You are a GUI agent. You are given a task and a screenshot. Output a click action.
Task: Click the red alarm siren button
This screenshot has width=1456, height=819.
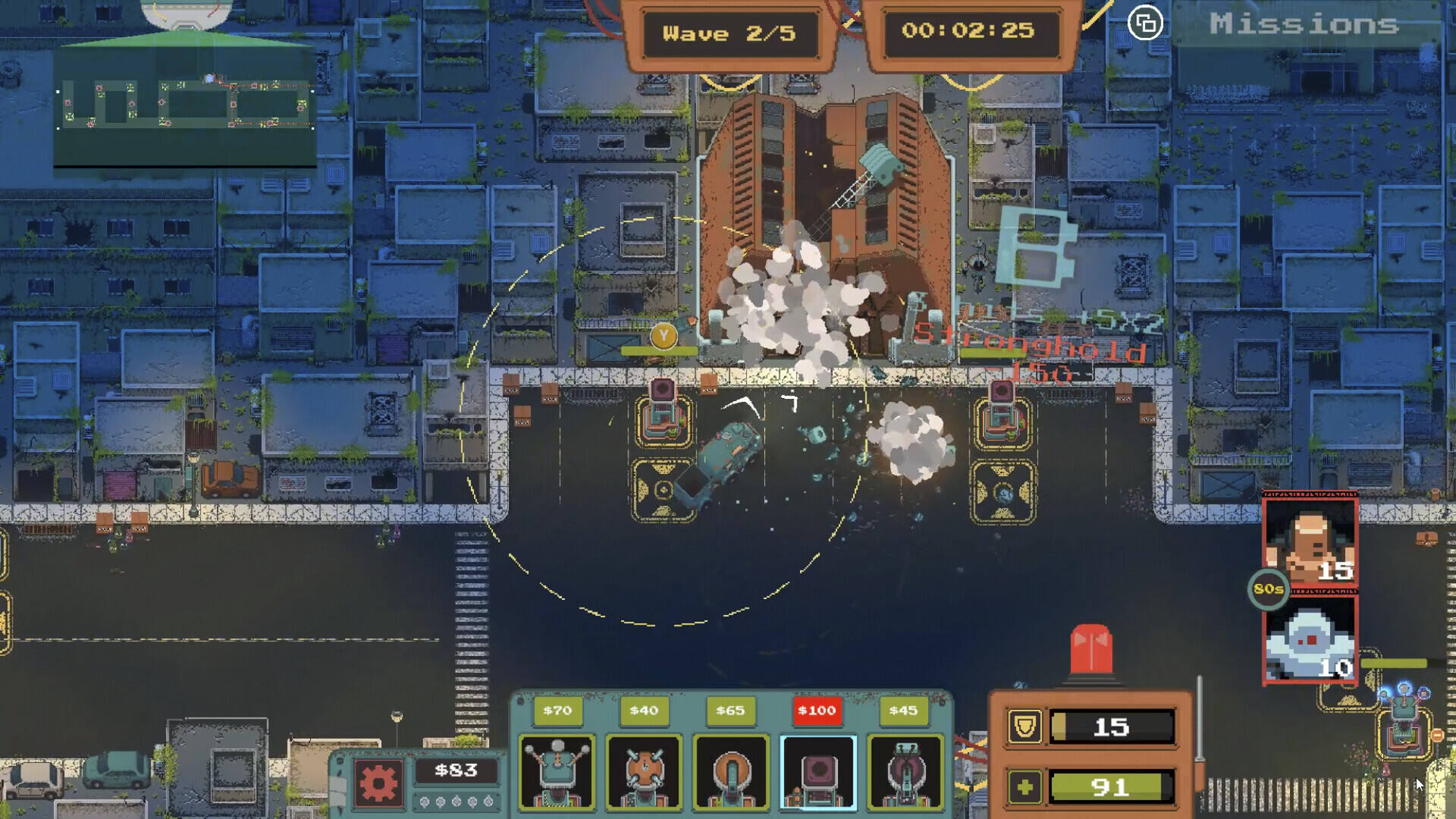click(1090, 649)
